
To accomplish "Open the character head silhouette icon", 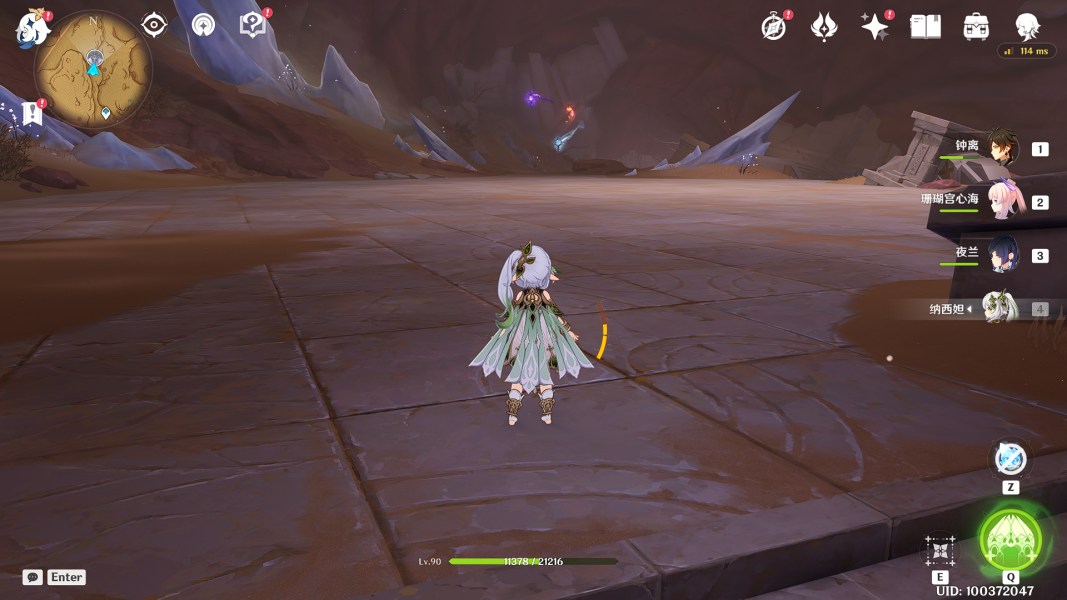I will (1027, 27).
